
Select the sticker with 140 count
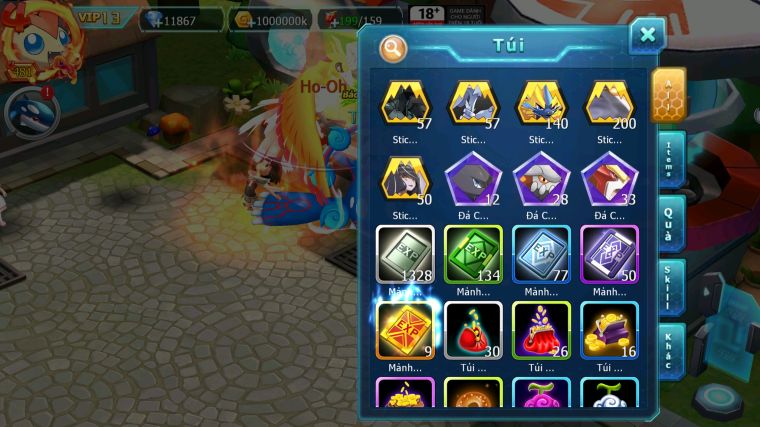(x=541, y=103)
